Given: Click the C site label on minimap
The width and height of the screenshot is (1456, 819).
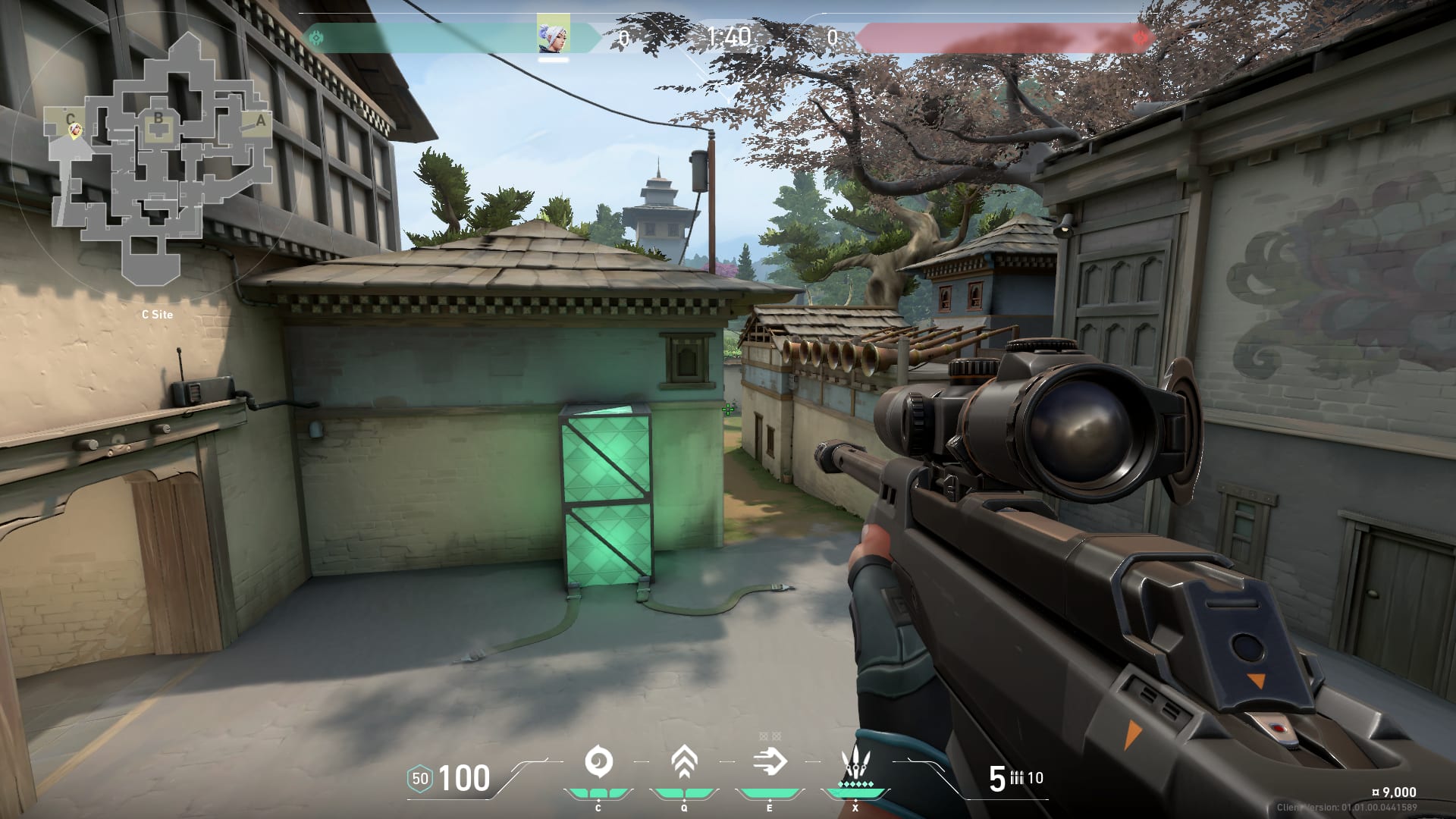Looking at the screenshot, I should coord(71,118).
